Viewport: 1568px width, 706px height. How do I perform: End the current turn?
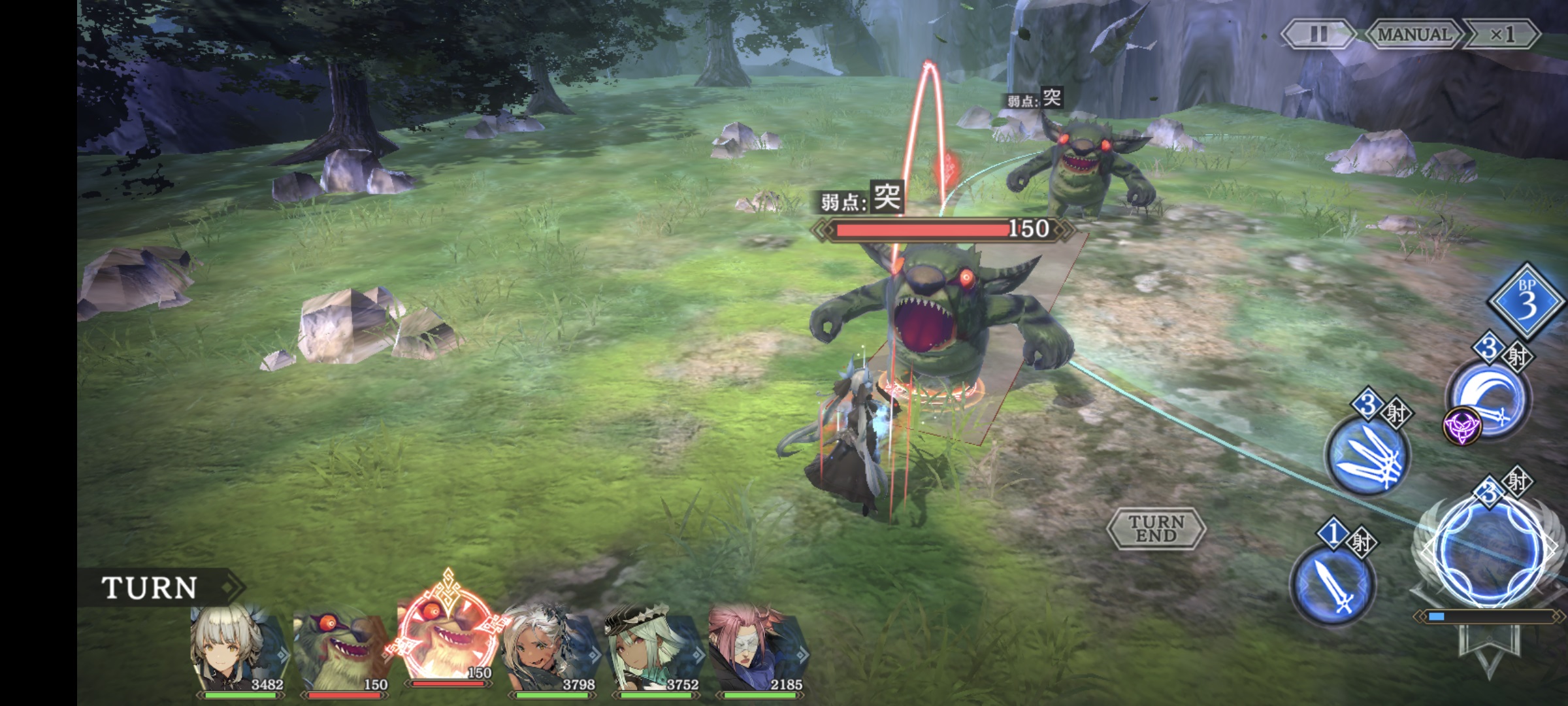(x=1156, y=528)
